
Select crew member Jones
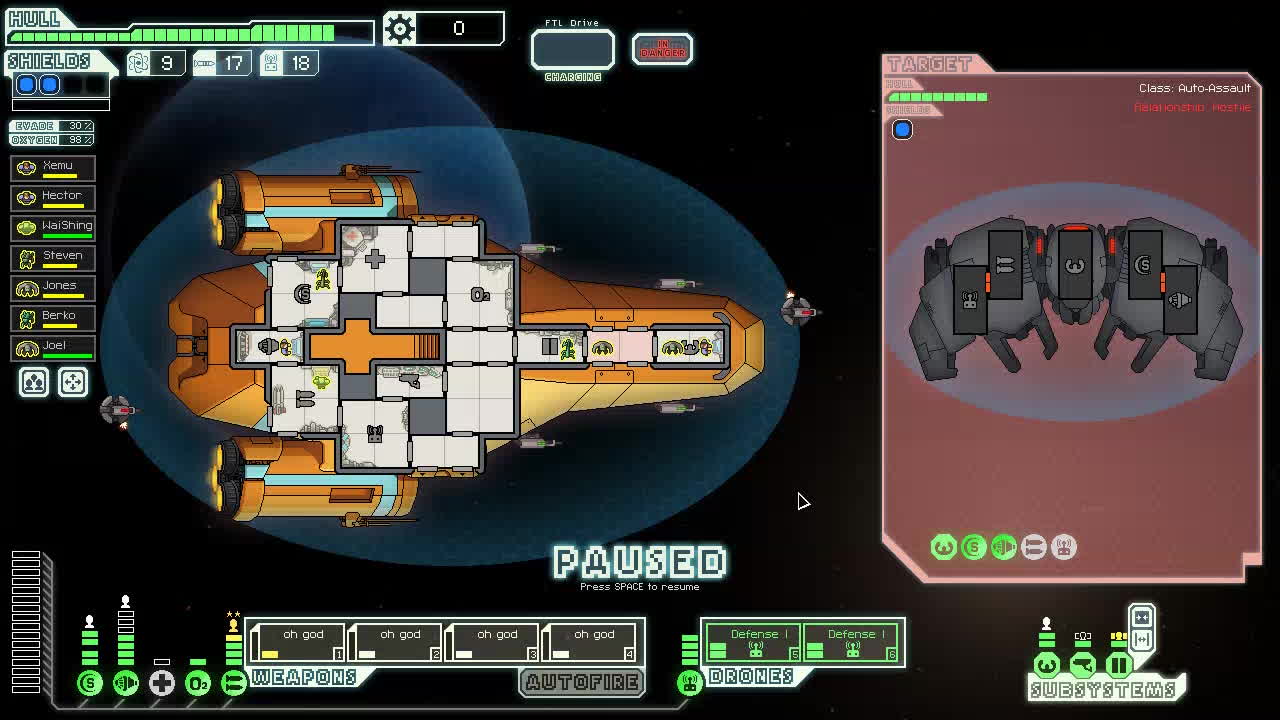point(53,287)
